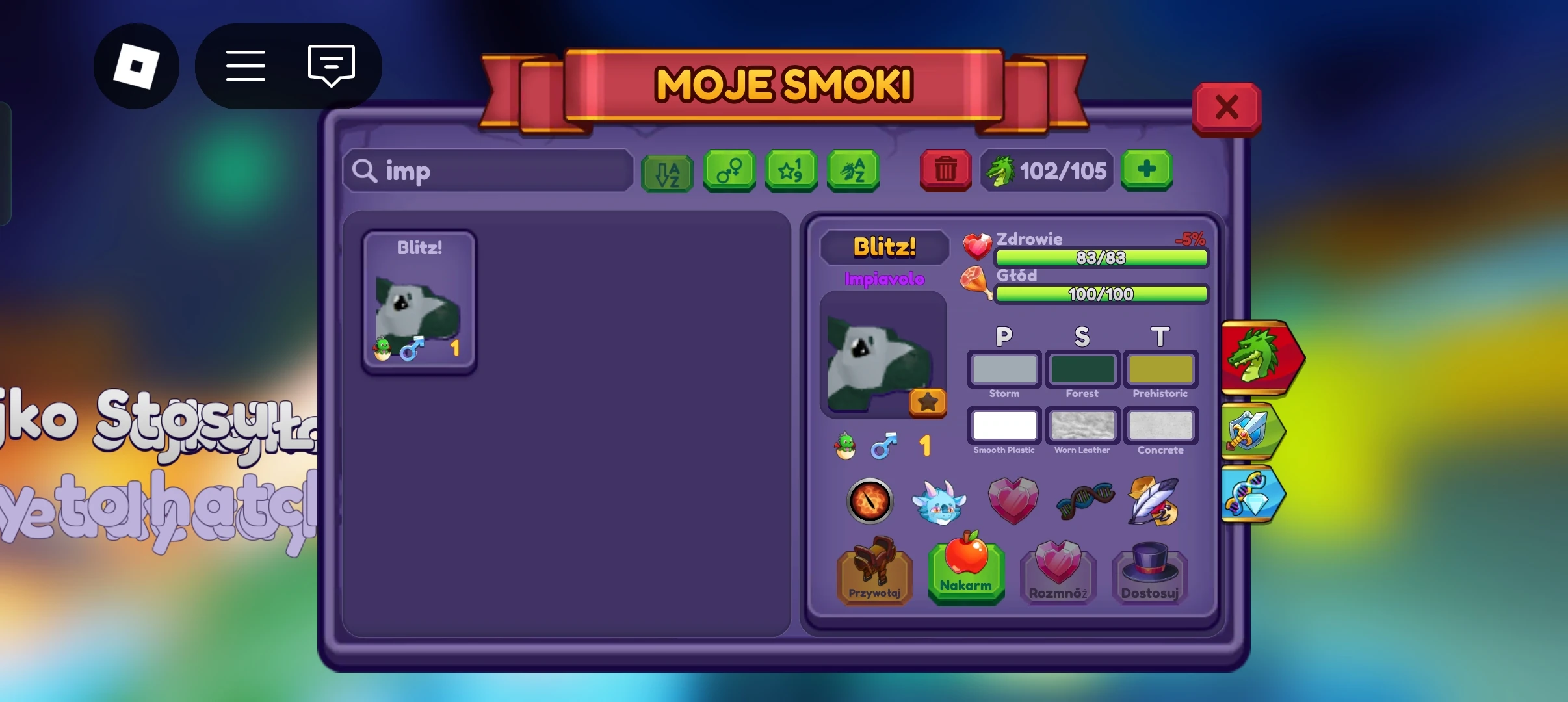Click the Forest color swatch under S
Screen dimensions: 1568x702
coord(1082,369)
